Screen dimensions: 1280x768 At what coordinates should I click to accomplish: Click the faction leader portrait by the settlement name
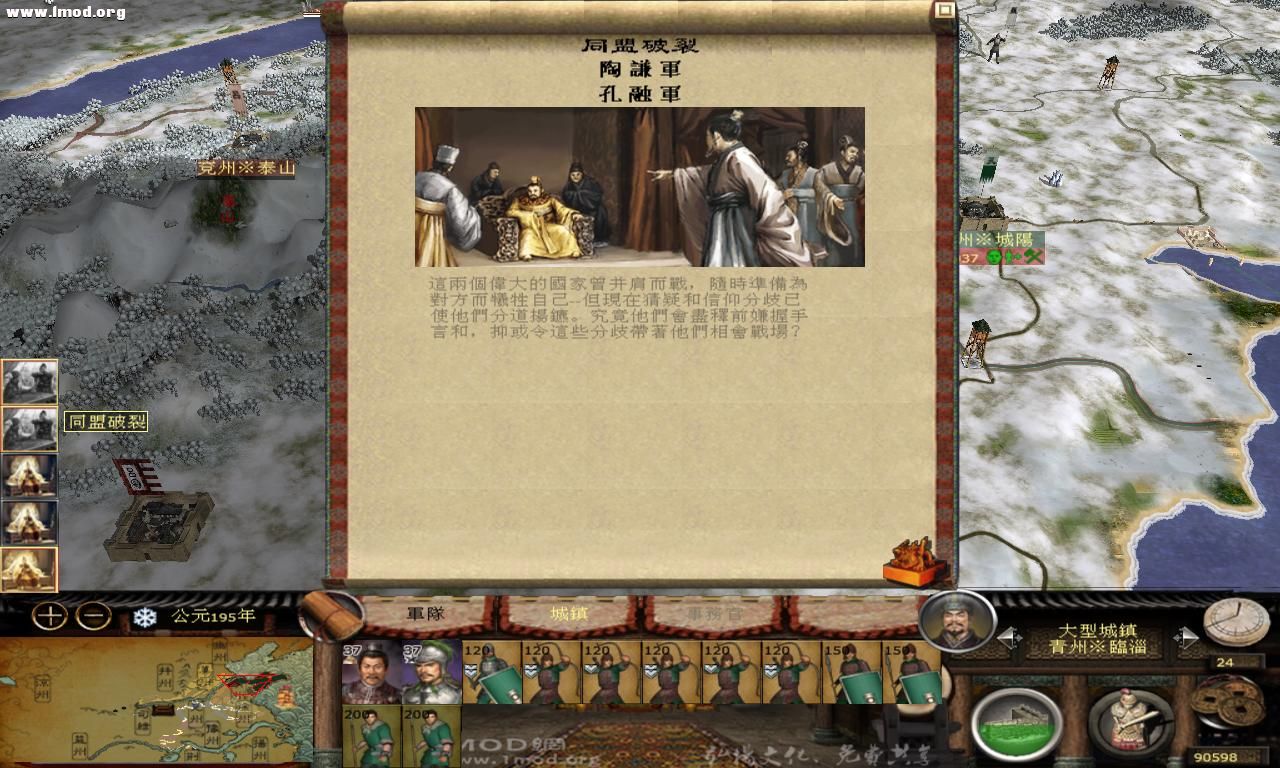[x=956, y=625]
